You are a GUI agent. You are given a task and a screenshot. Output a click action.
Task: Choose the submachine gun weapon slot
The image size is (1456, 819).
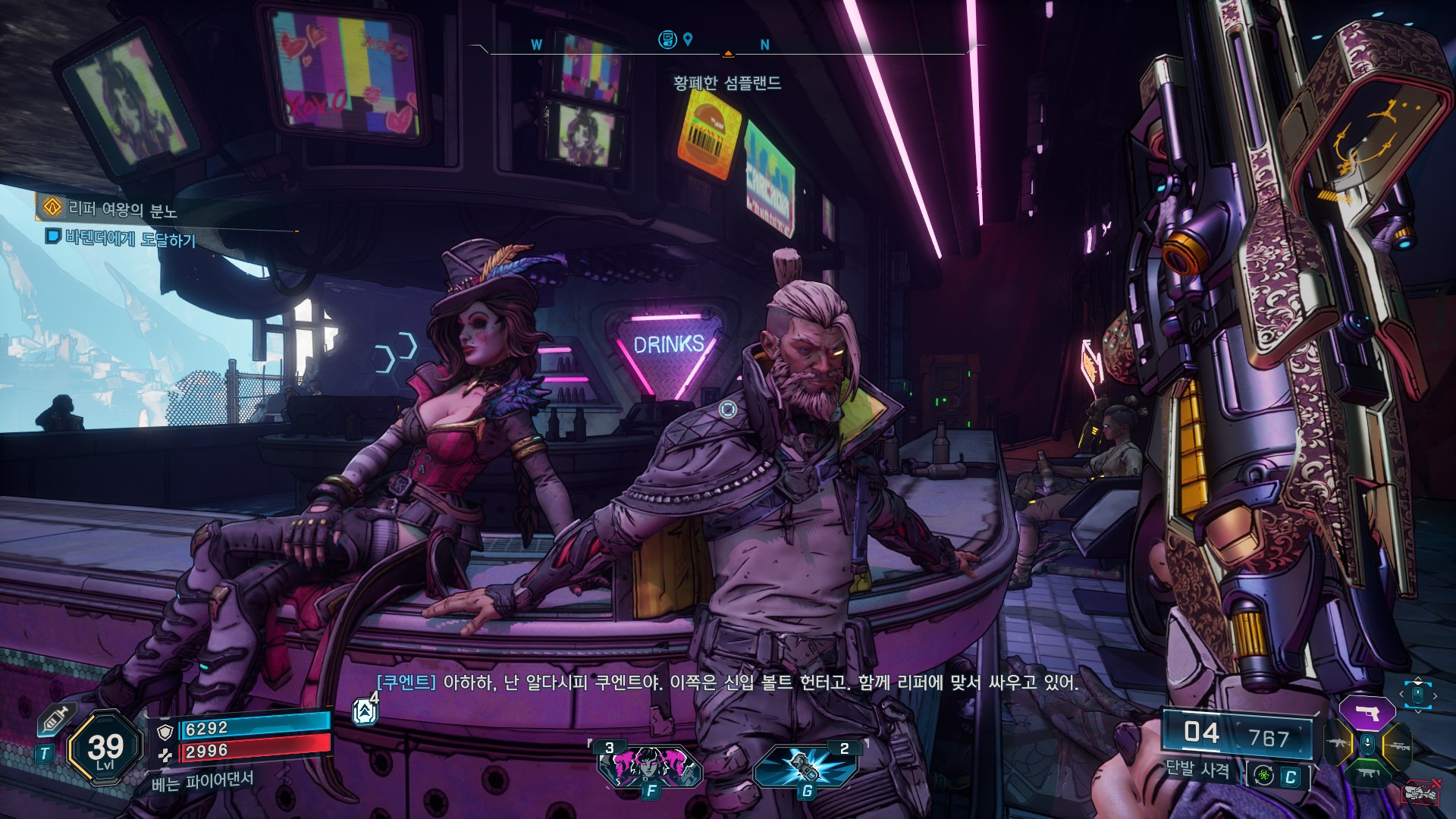click(x=1367, y=773)
